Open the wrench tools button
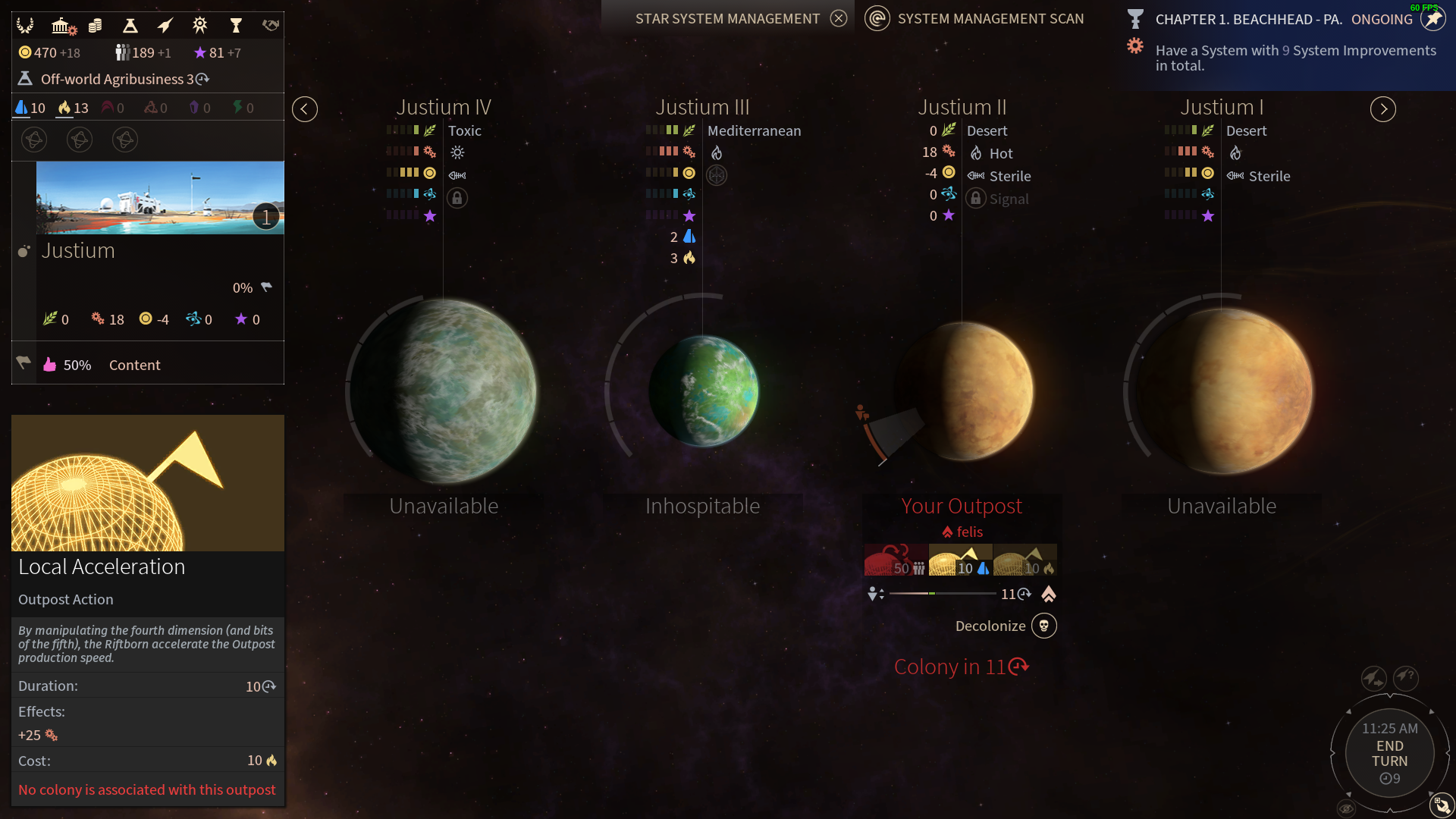Image resolution: width=1456 pixels, height=819 pixels. tap(1442, 805)
